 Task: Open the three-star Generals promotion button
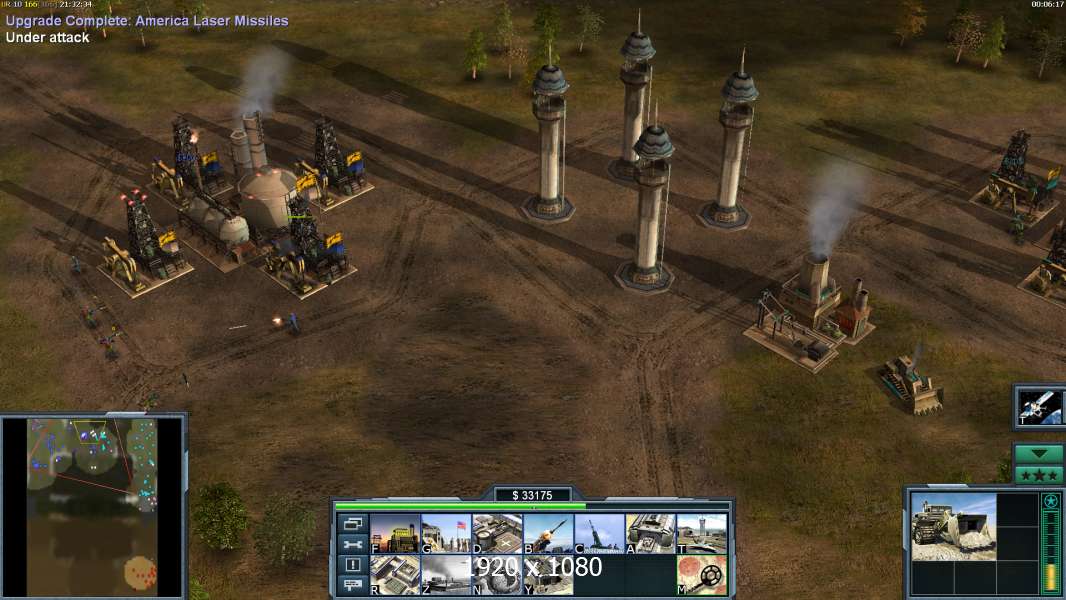click(x=1038, y=474)
